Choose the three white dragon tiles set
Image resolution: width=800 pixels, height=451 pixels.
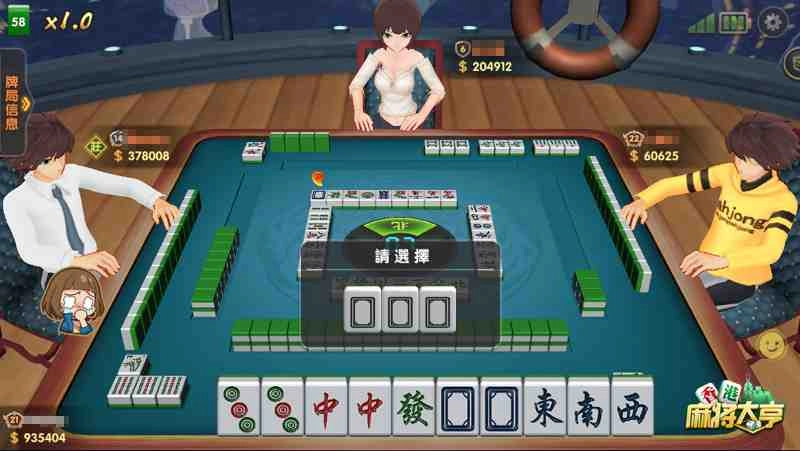click(x=395, y=309)
